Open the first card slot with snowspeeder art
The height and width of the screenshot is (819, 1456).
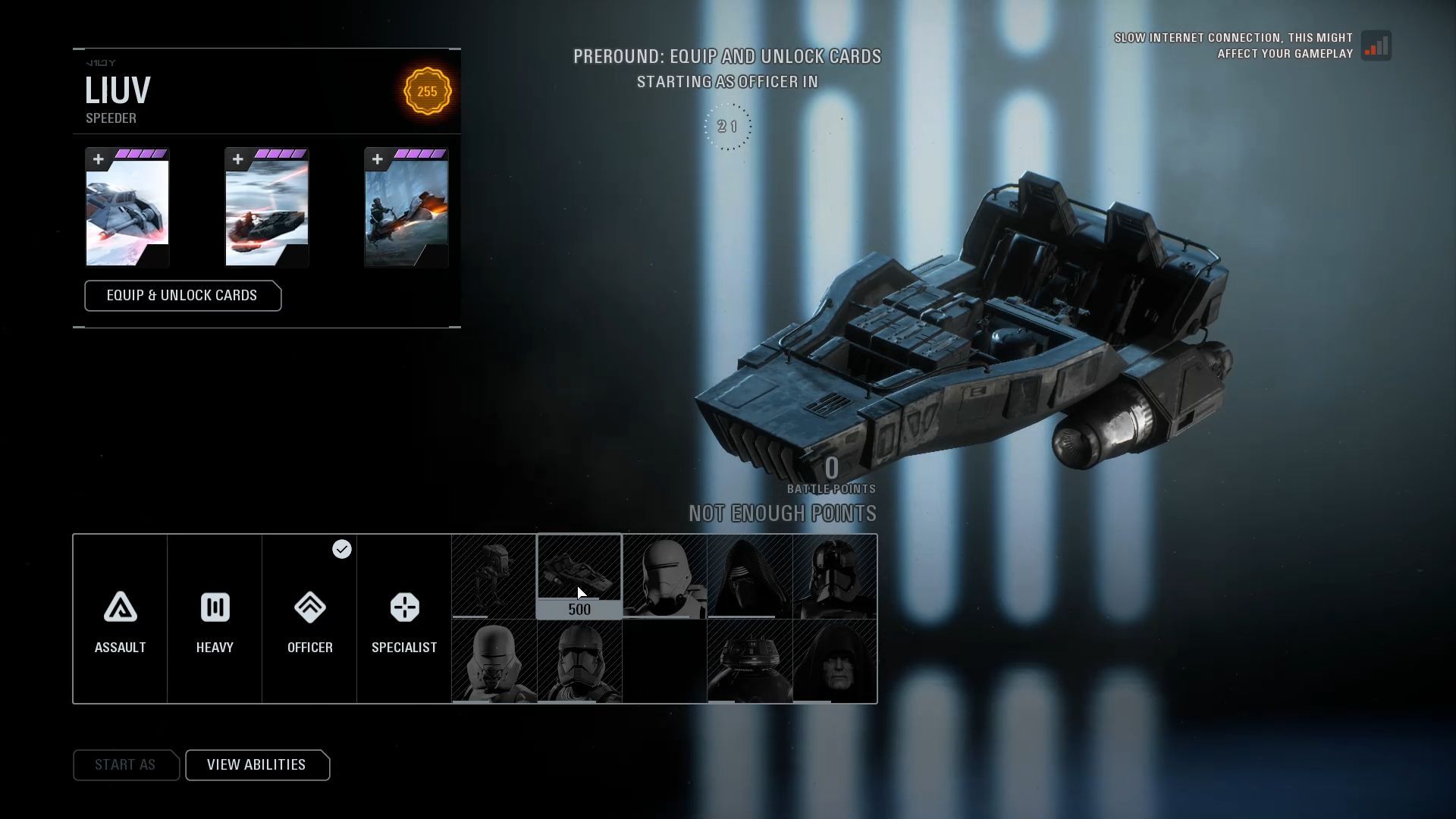(x=127, y=208)
